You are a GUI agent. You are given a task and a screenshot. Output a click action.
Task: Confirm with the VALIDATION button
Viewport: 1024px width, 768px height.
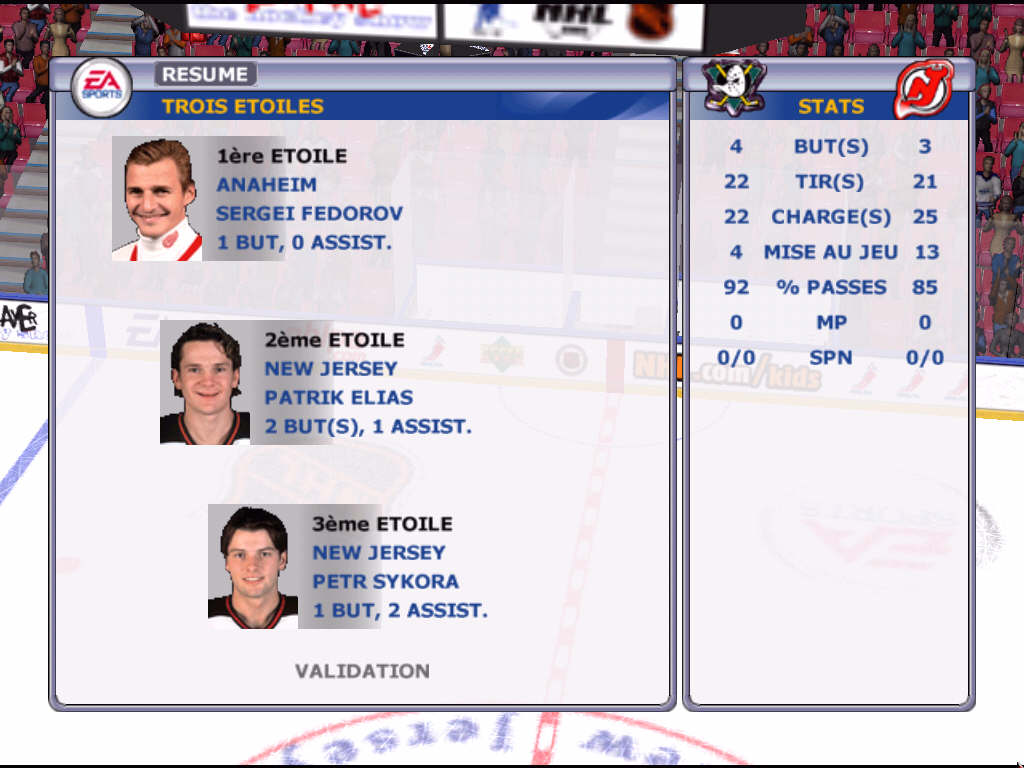coord(362,671)
